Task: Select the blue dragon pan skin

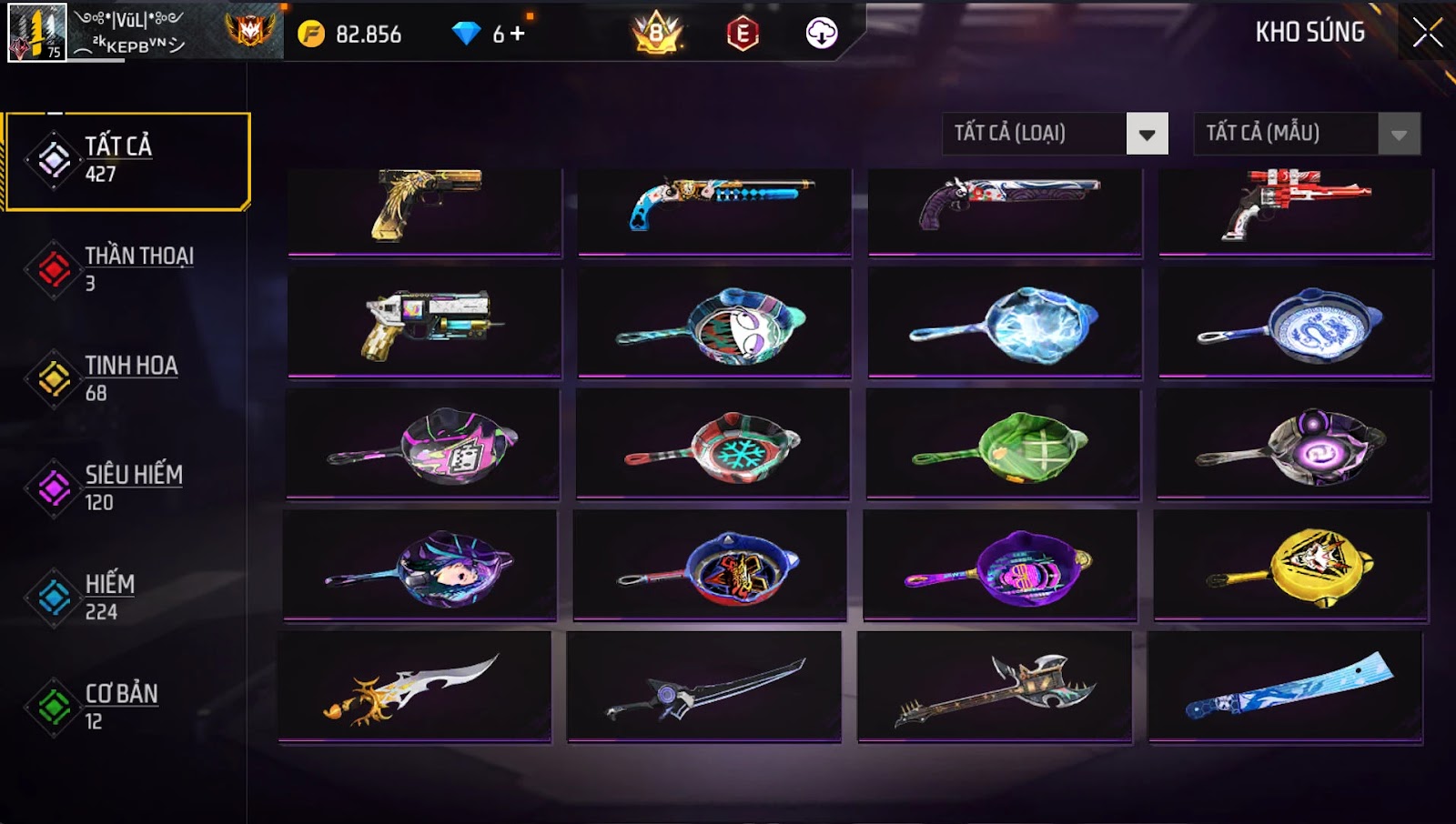Action: 1296,324
